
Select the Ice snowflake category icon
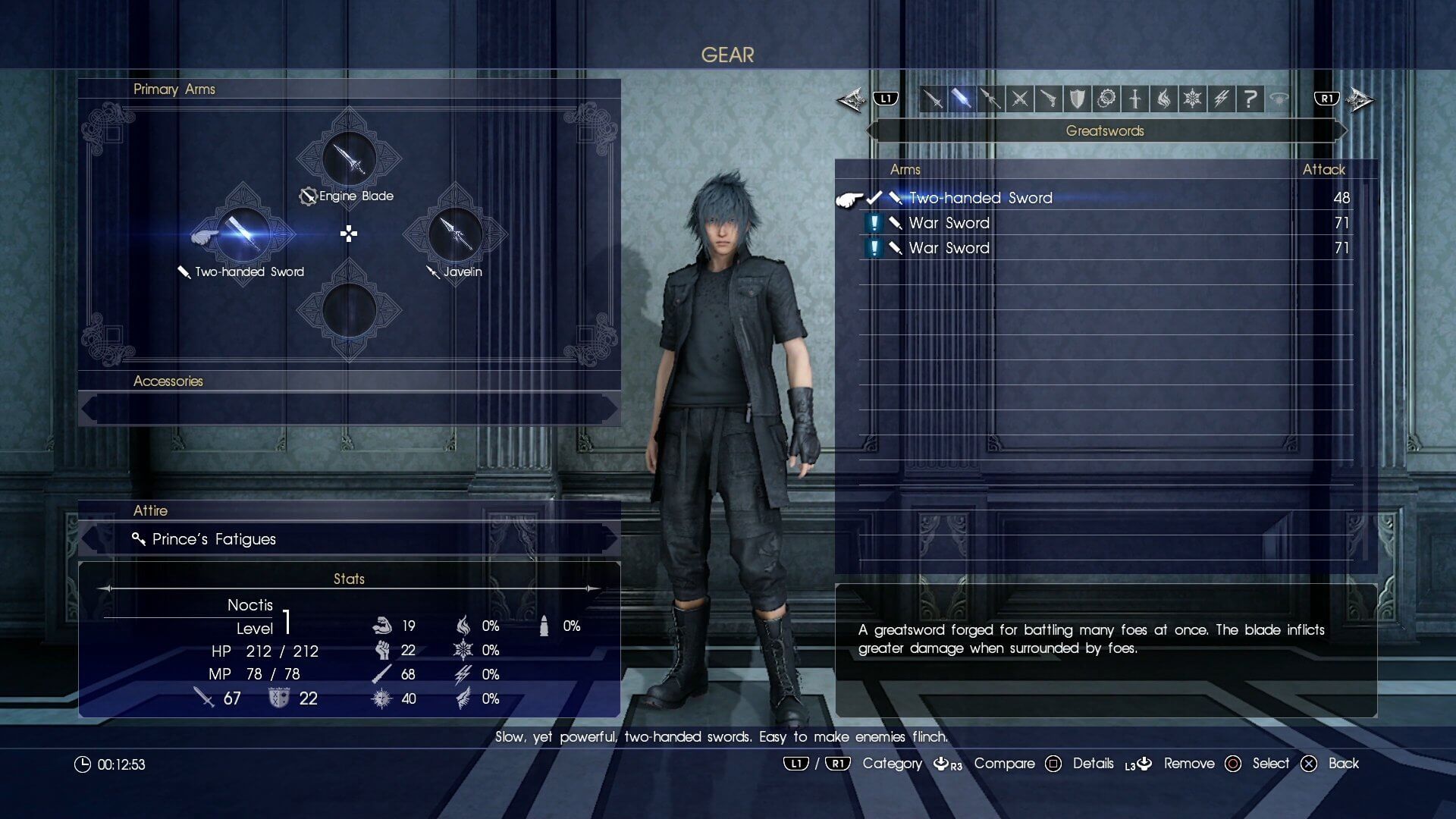pyautogui.click(x=1192, y=99)
